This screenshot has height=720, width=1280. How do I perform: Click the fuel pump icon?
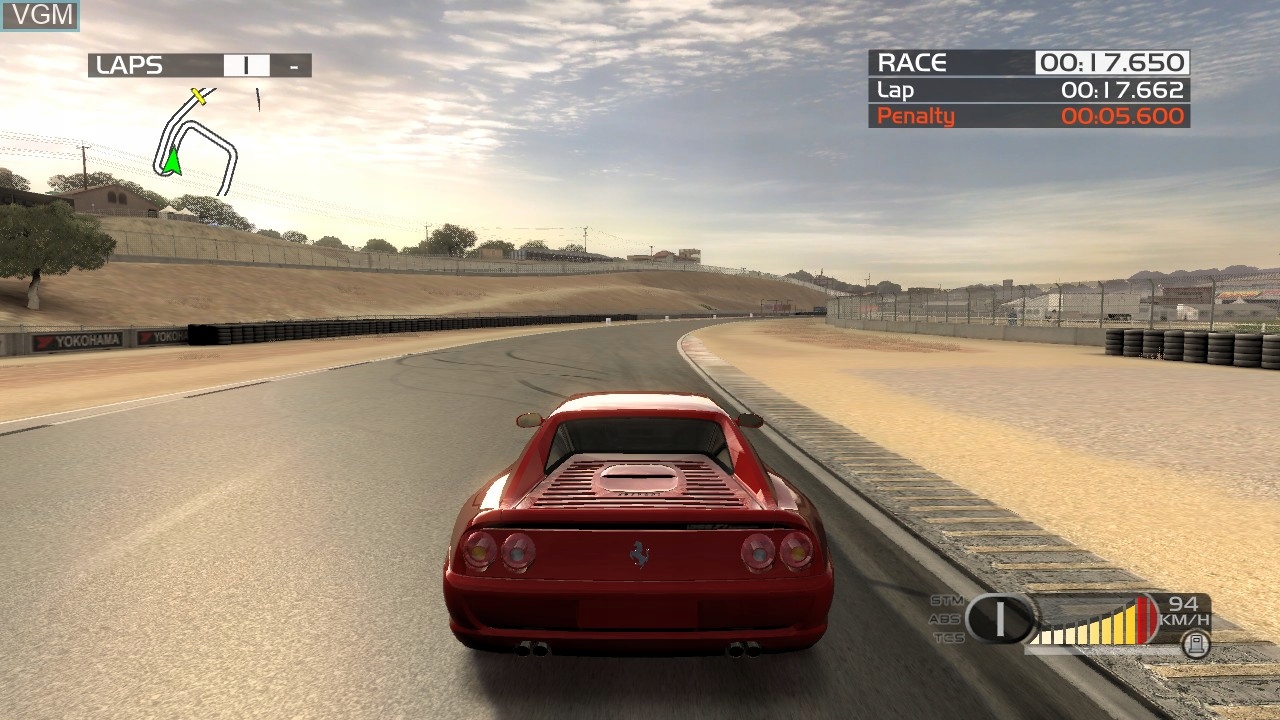(x=1195, y=645)
